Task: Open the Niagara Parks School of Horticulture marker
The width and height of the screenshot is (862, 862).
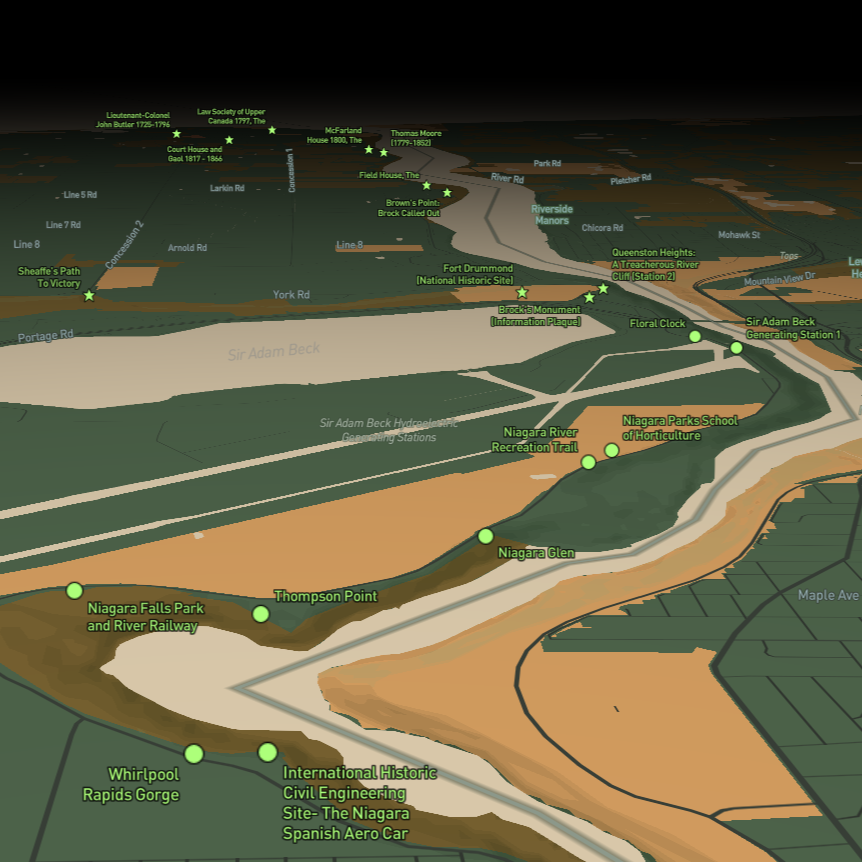Action: click(x=612, y=450)
